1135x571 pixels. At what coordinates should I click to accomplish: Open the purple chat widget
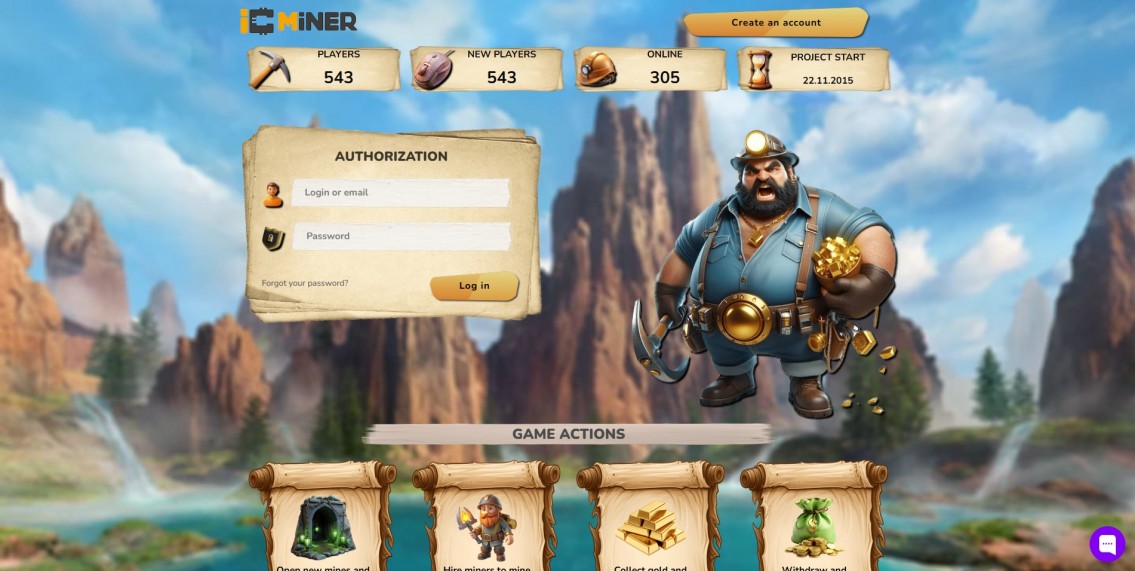coord(1107,544)
